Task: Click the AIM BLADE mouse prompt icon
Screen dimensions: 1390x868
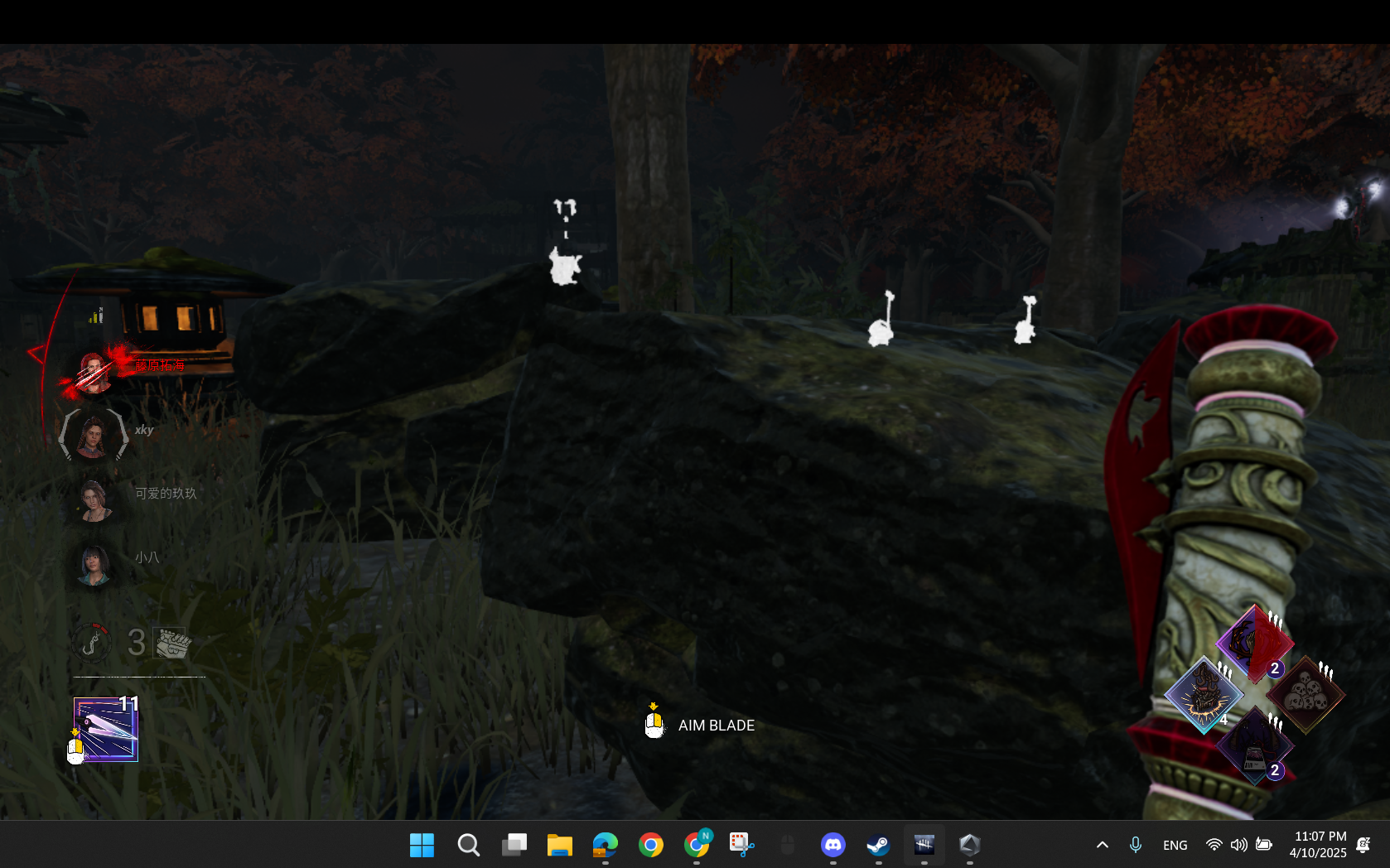Action: [654, 724]
